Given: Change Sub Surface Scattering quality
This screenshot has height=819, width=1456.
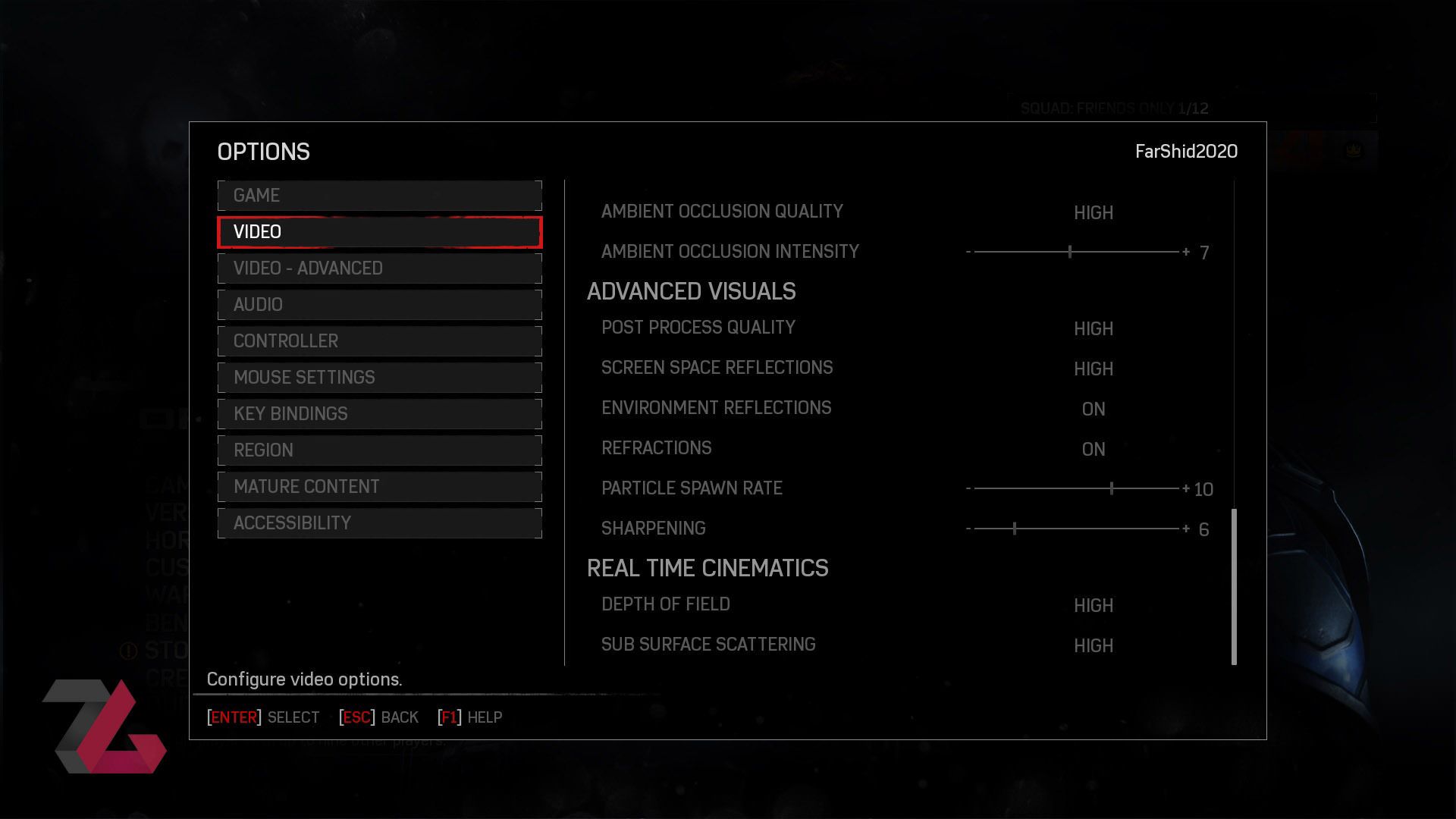Looking at the screenshot, I should (1093, 646).
